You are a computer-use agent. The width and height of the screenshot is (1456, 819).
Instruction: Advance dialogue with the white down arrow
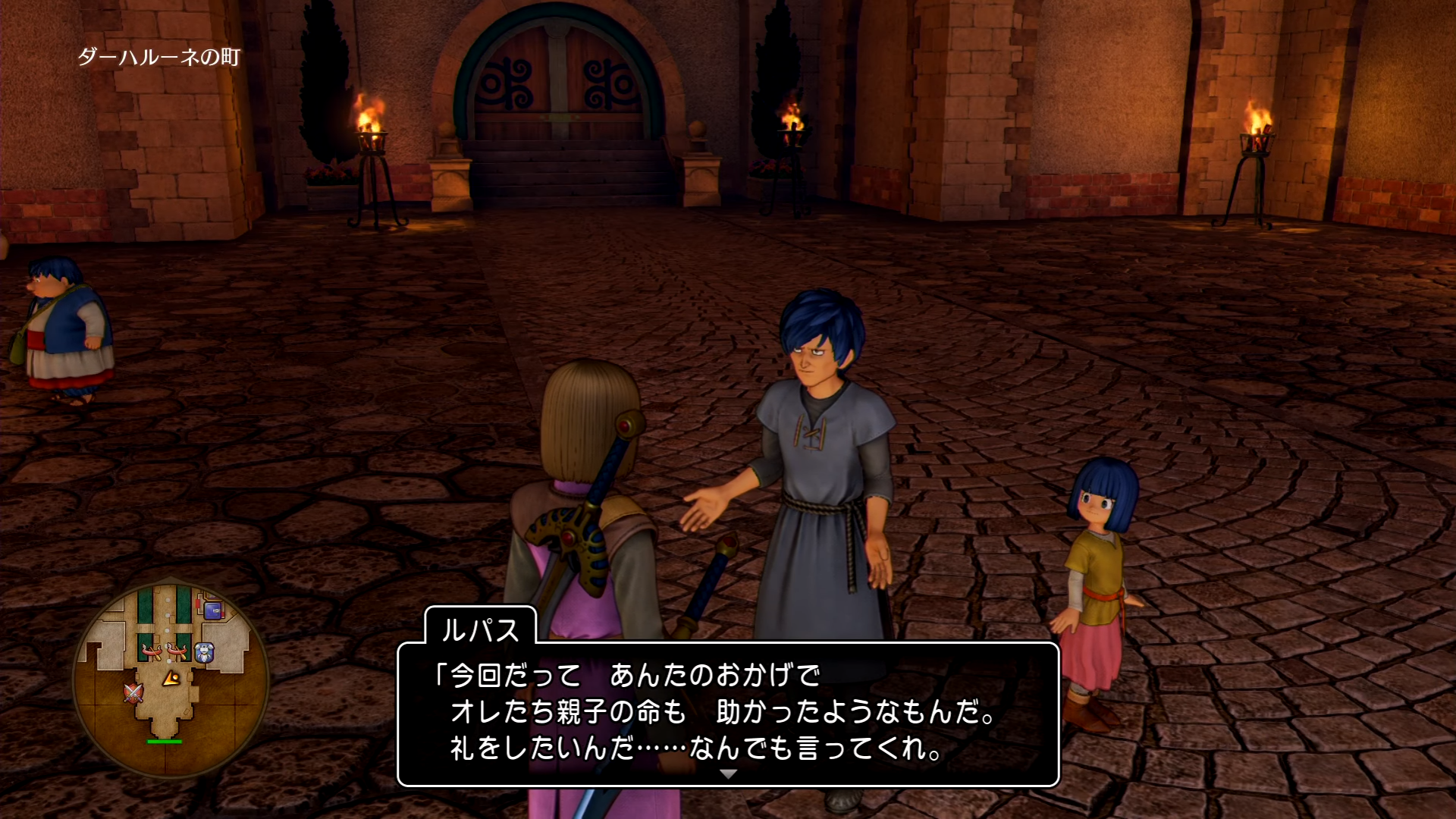[728, 774]
